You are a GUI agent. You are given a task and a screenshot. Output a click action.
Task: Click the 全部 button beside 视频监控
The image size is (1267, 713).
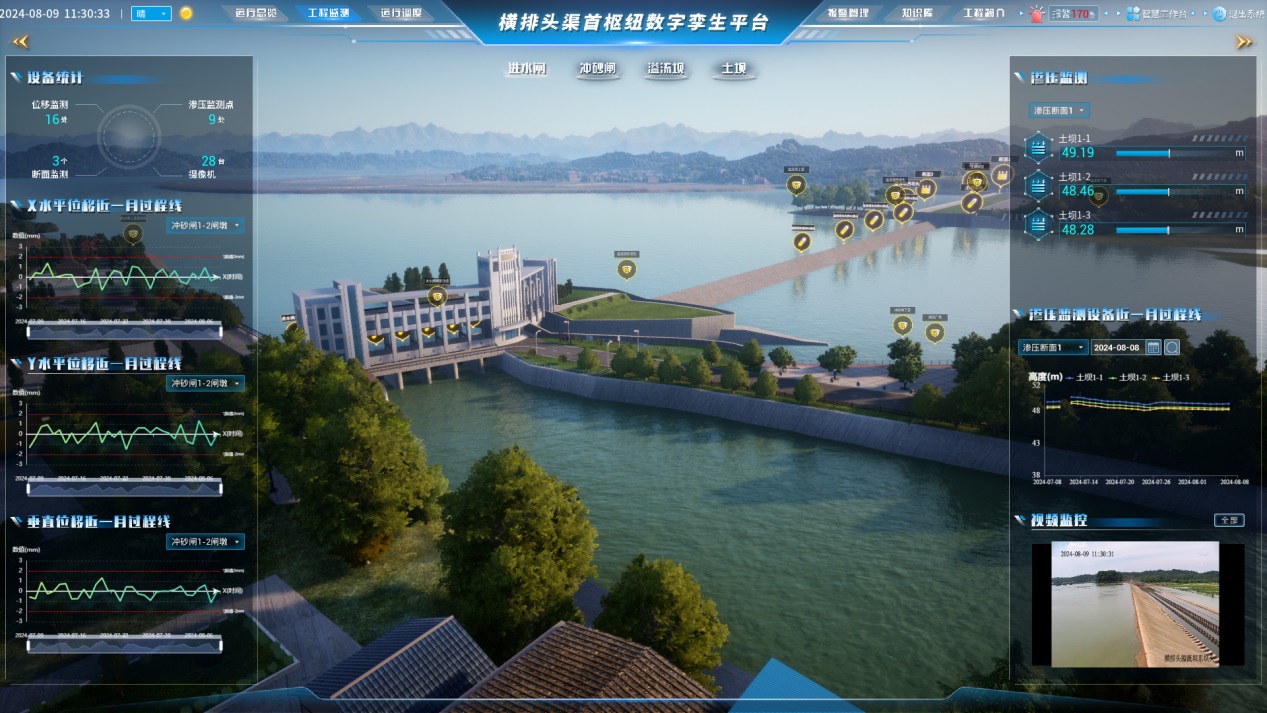coord(1229,520)
